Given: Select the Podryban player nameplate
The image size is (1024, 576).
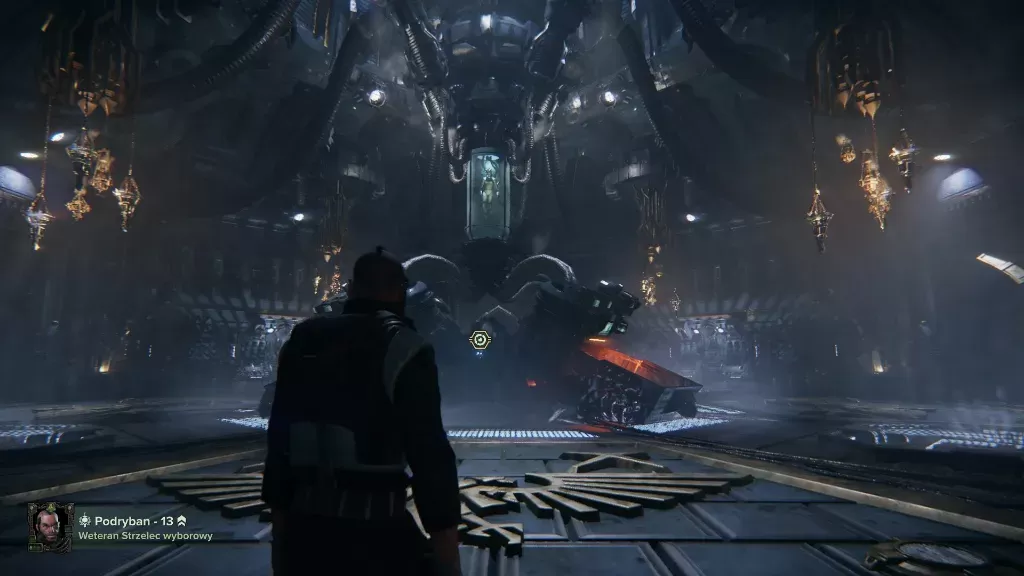Looking at the screenshot, I should pyautogui.click(x=133, y=521).
